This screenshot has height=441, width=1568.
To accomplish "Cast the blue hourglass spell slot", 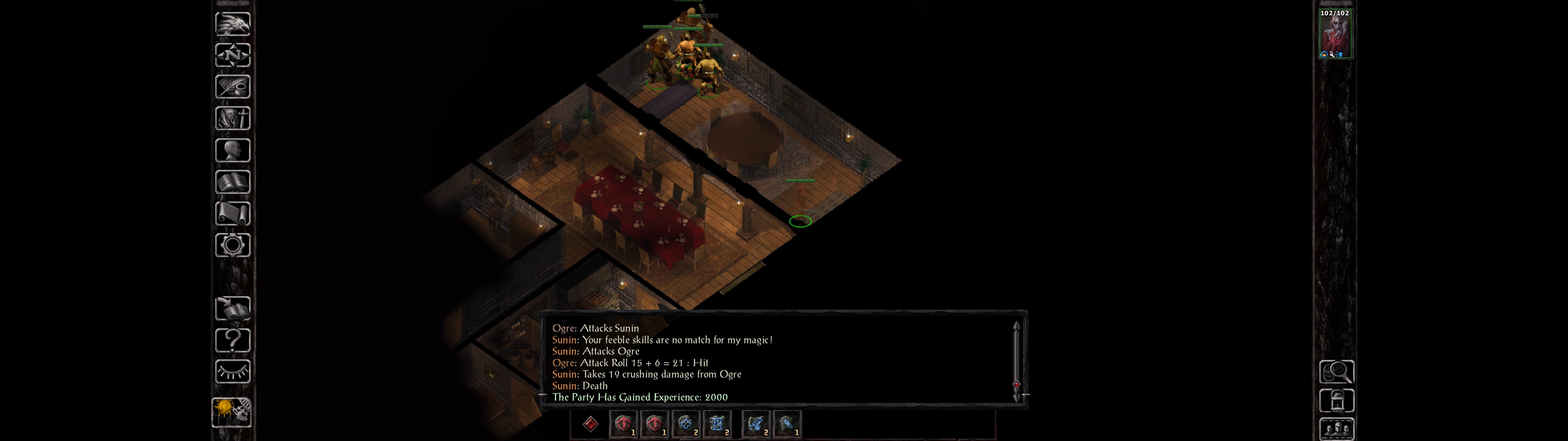I will tap(717, 424).
